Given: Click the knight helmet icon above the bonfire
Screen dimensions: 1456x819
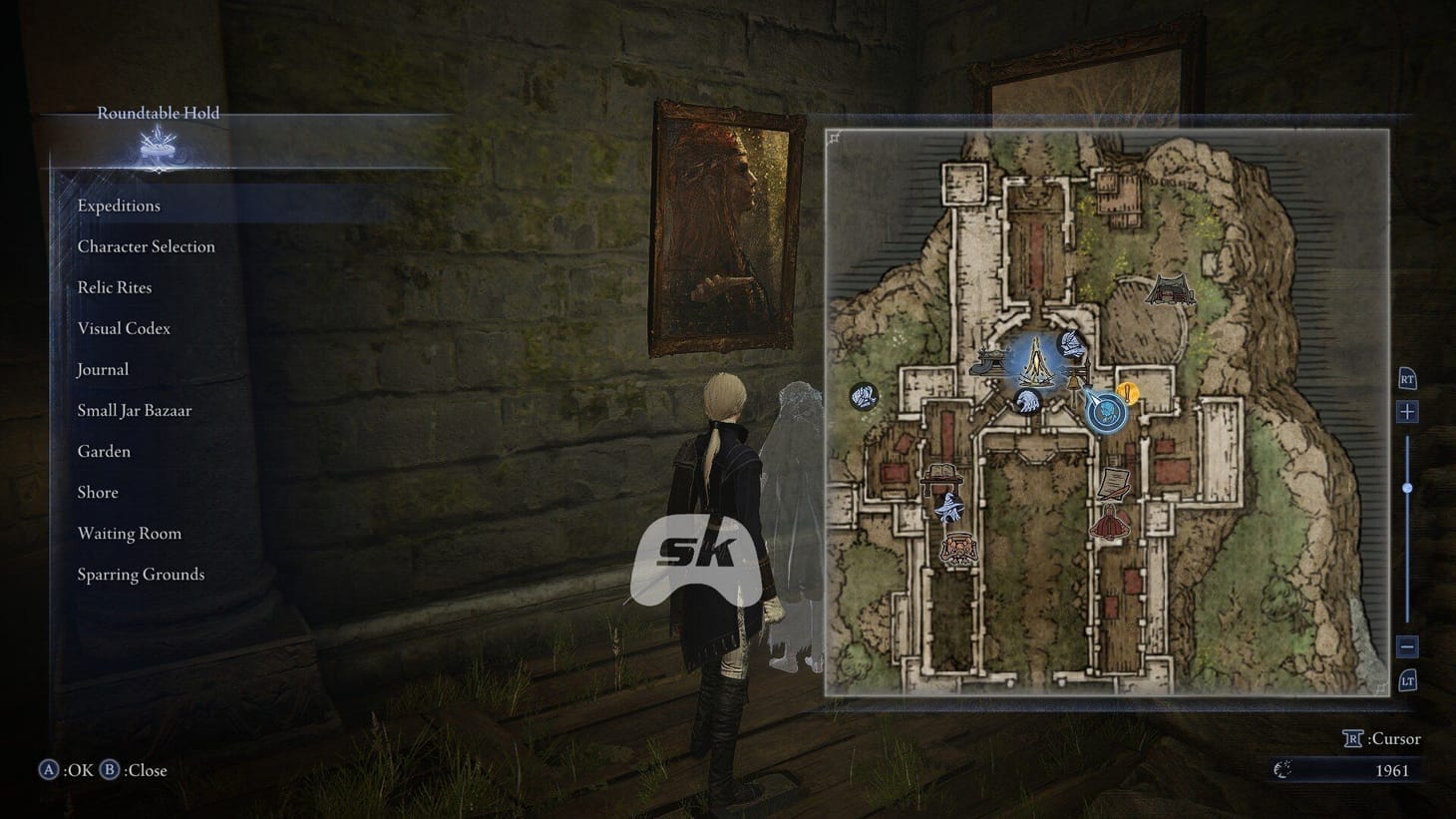Looking at the screenshot, I should pyautogui.click(x=1071, y=344).
